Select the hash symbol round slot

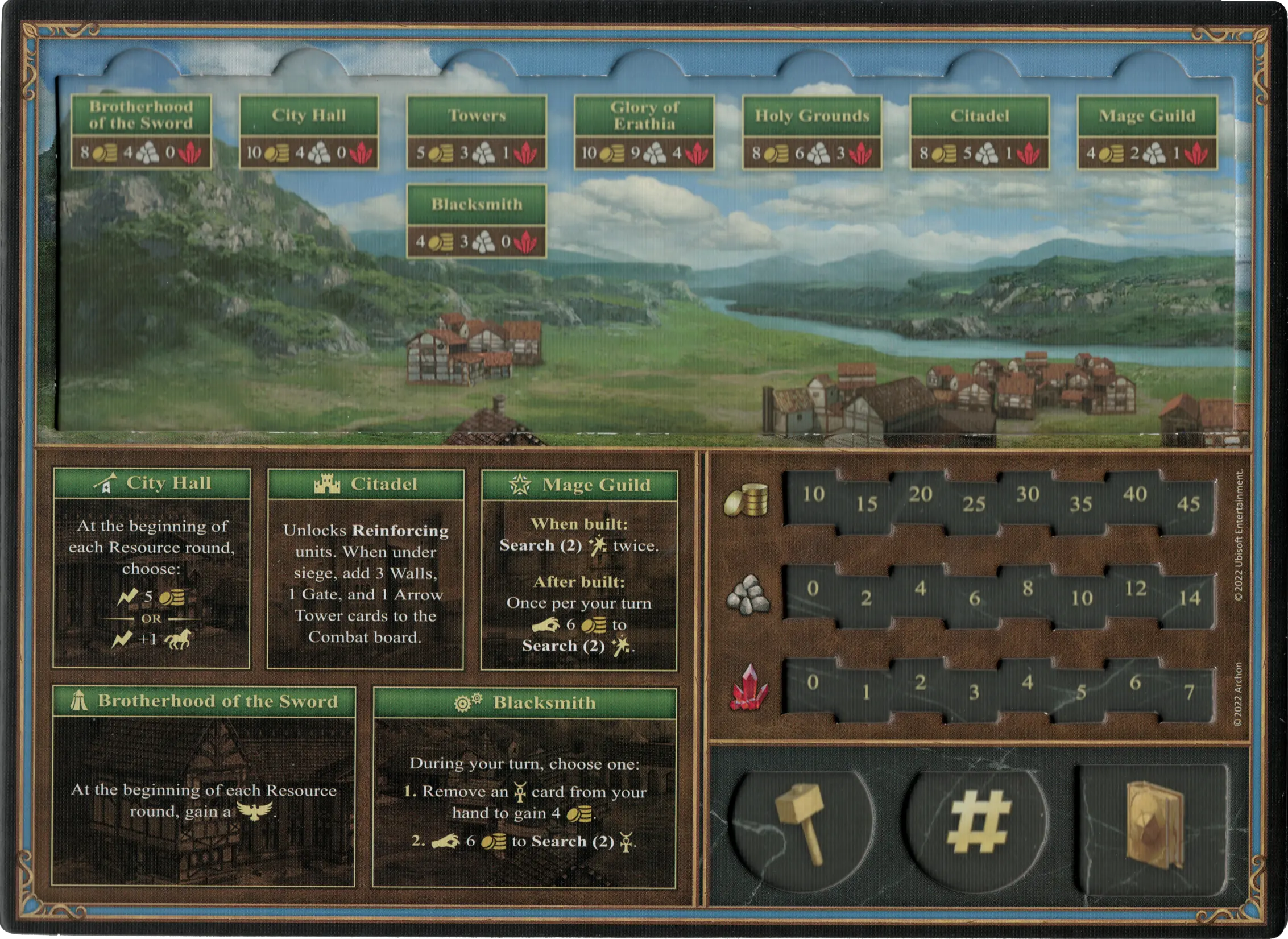tap(977, 824)
